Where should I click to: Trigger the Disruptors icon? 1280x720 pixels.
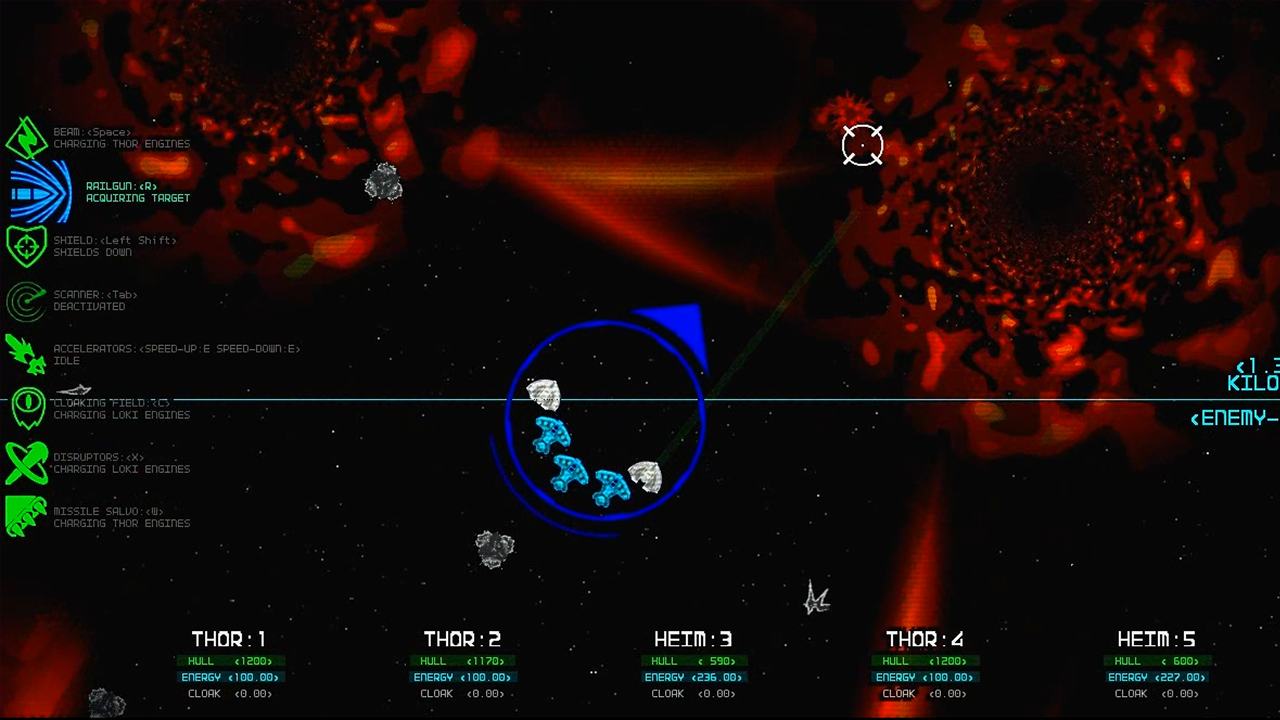27,462
